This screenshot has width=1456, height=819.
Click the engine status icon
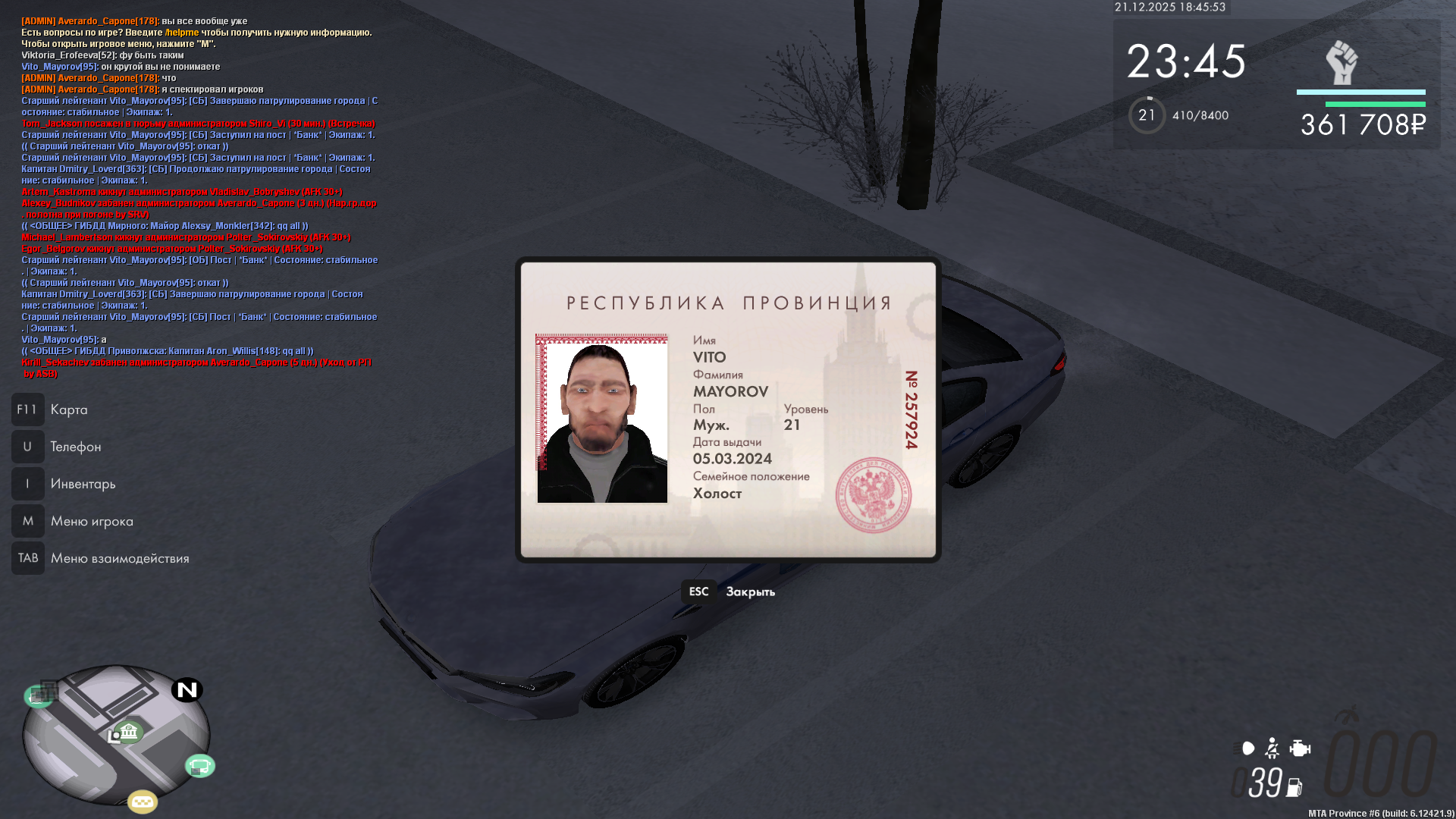click(1300, 748)
